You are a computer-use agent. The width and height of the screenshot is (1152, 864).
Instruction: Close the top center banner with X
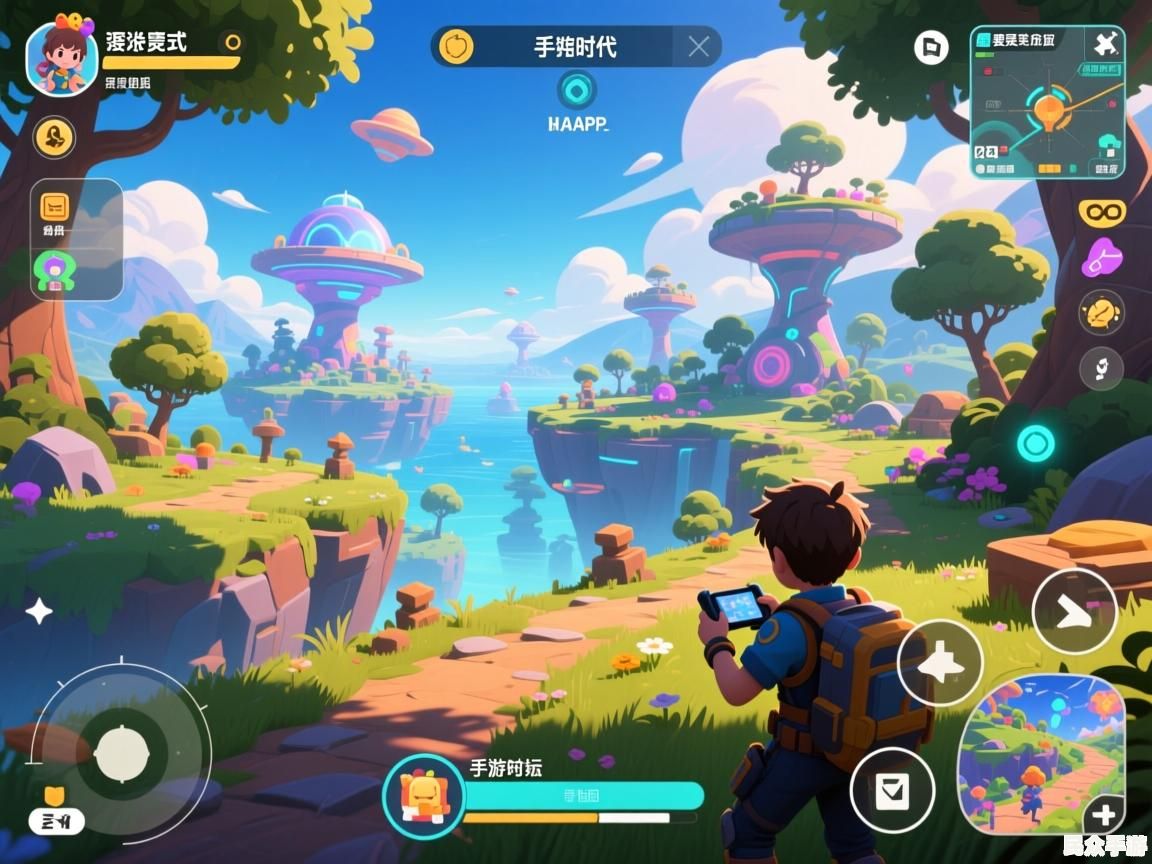coord(699,46)
